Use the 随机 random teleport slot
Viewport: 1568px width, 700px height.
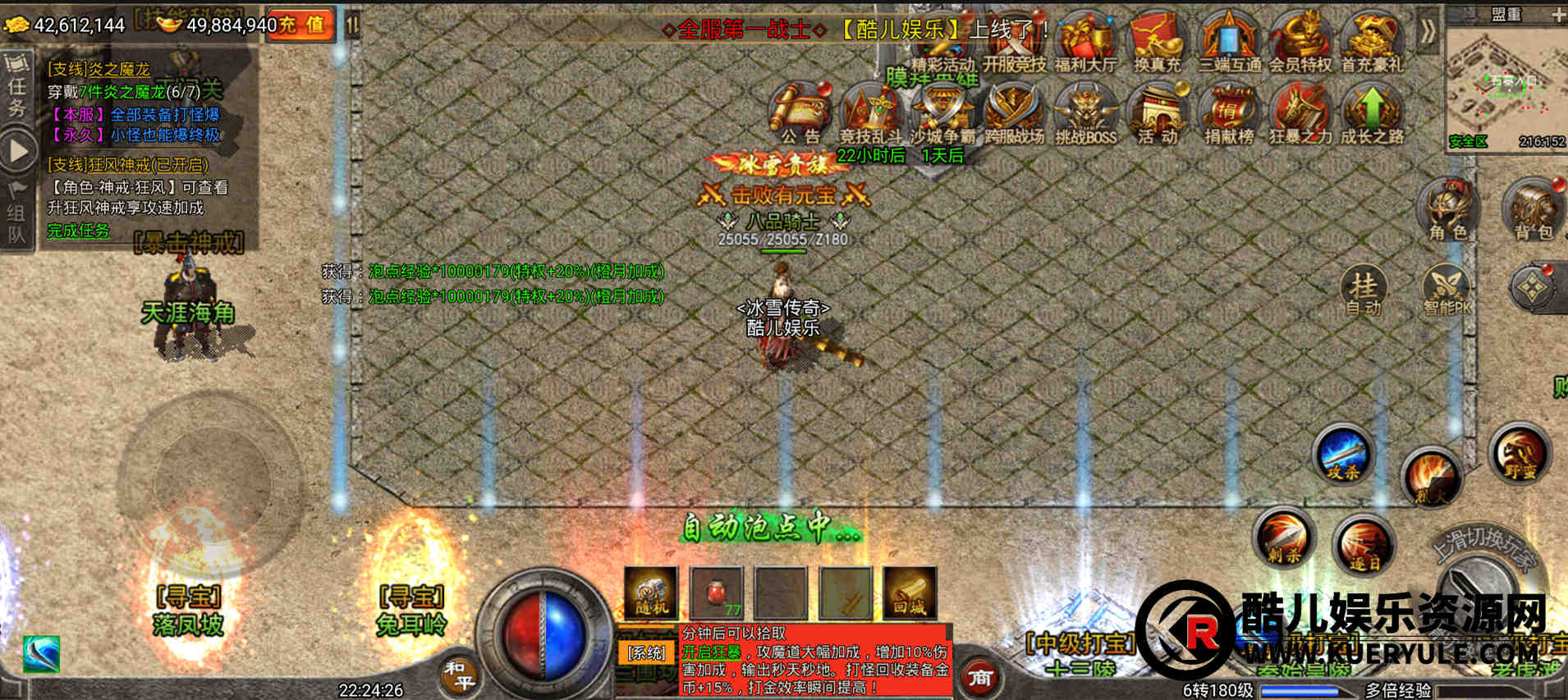651,592
